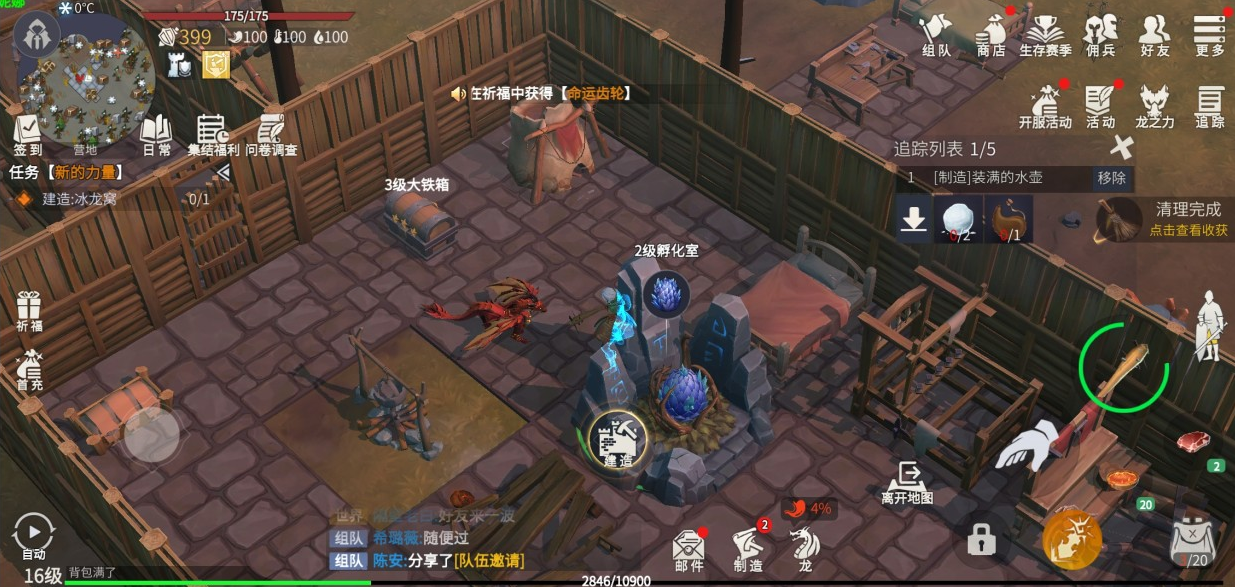
Task: Open 开服活动 server launch events
Action: [x=1045, y=105]
